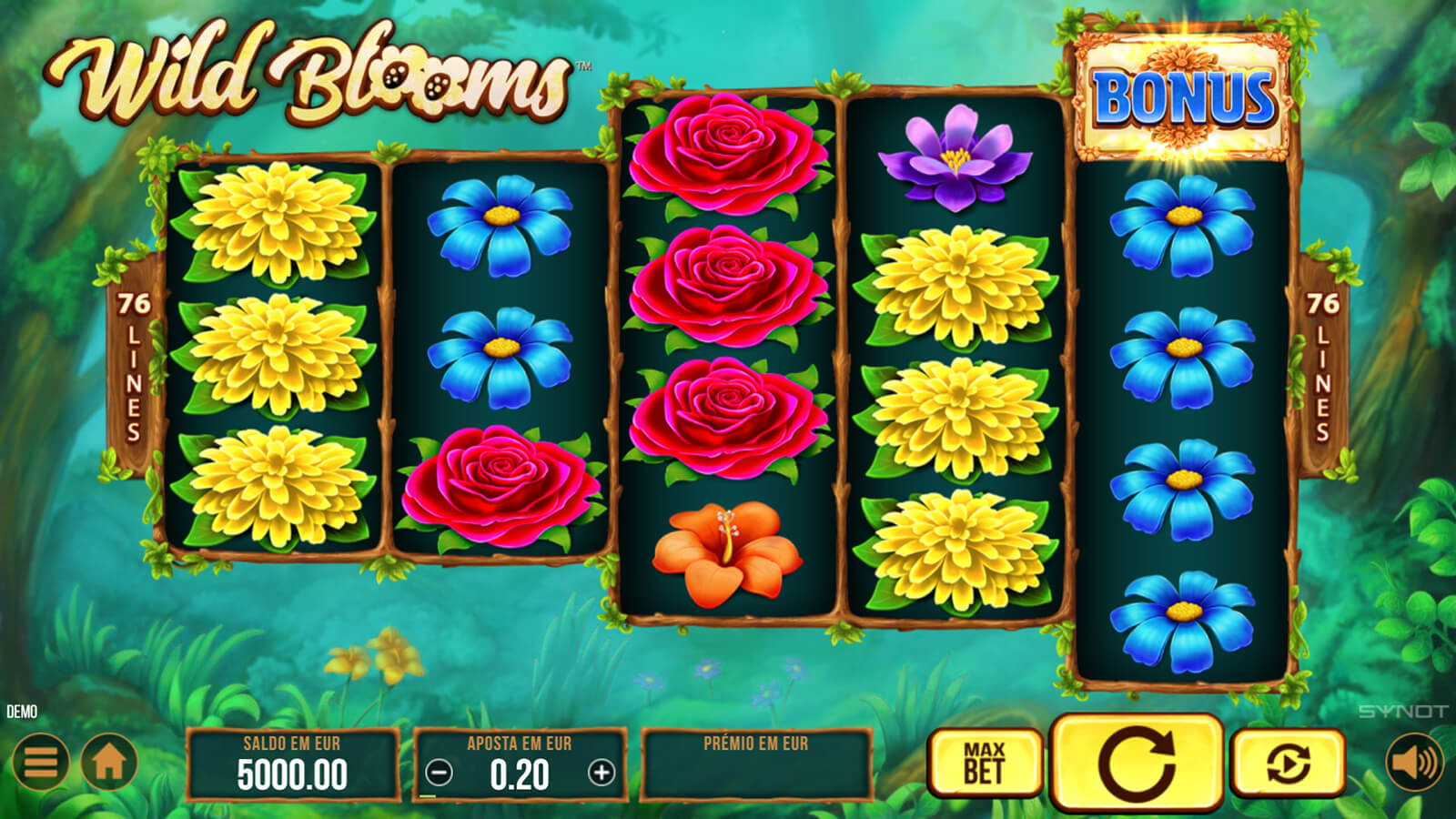
Task: Increase the bet amount with plus
Action: tap(602, 773)
